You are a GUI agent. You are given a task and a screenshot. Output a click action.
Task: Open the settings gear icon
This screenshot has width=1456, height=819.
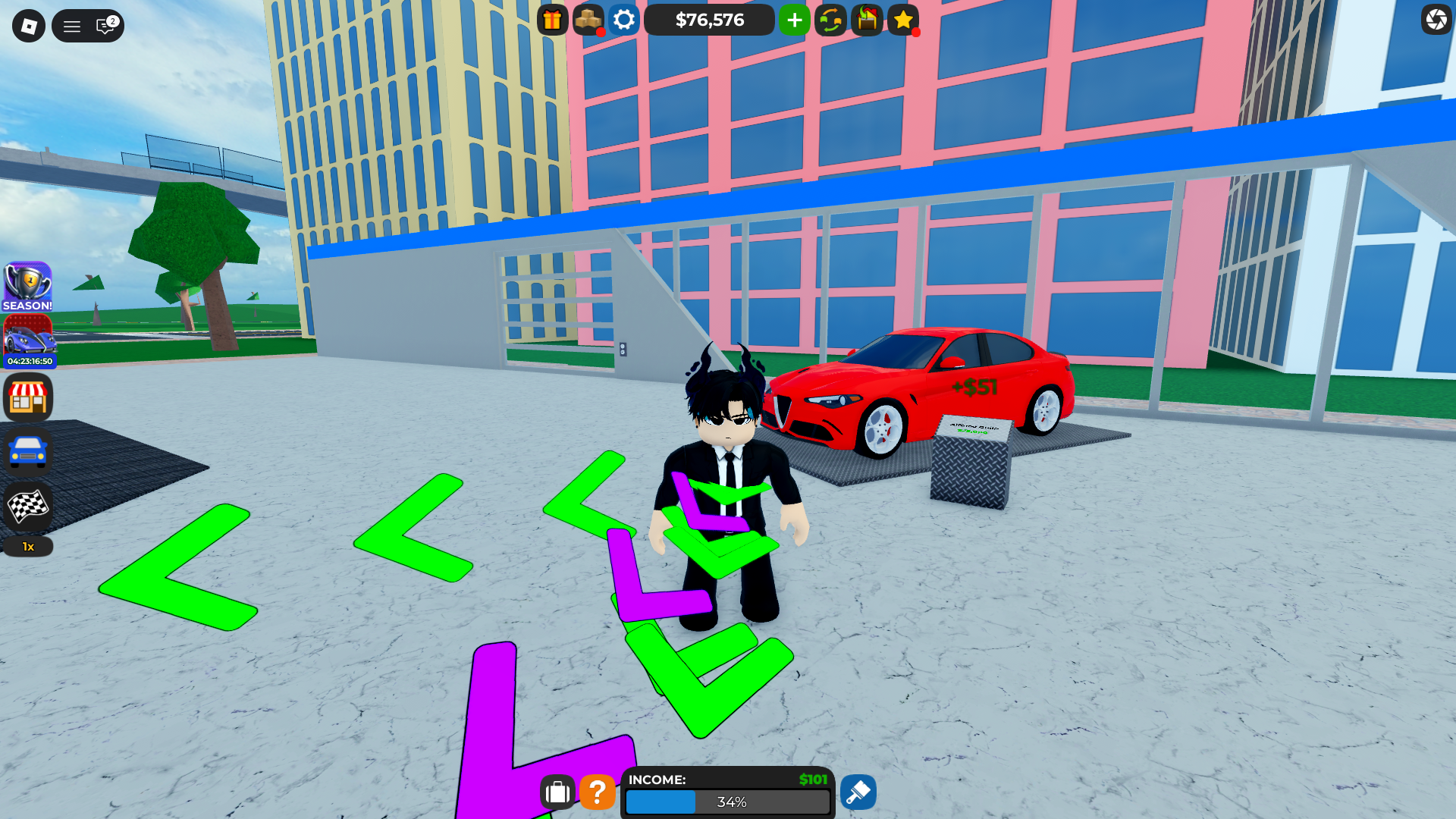[623, 20]
